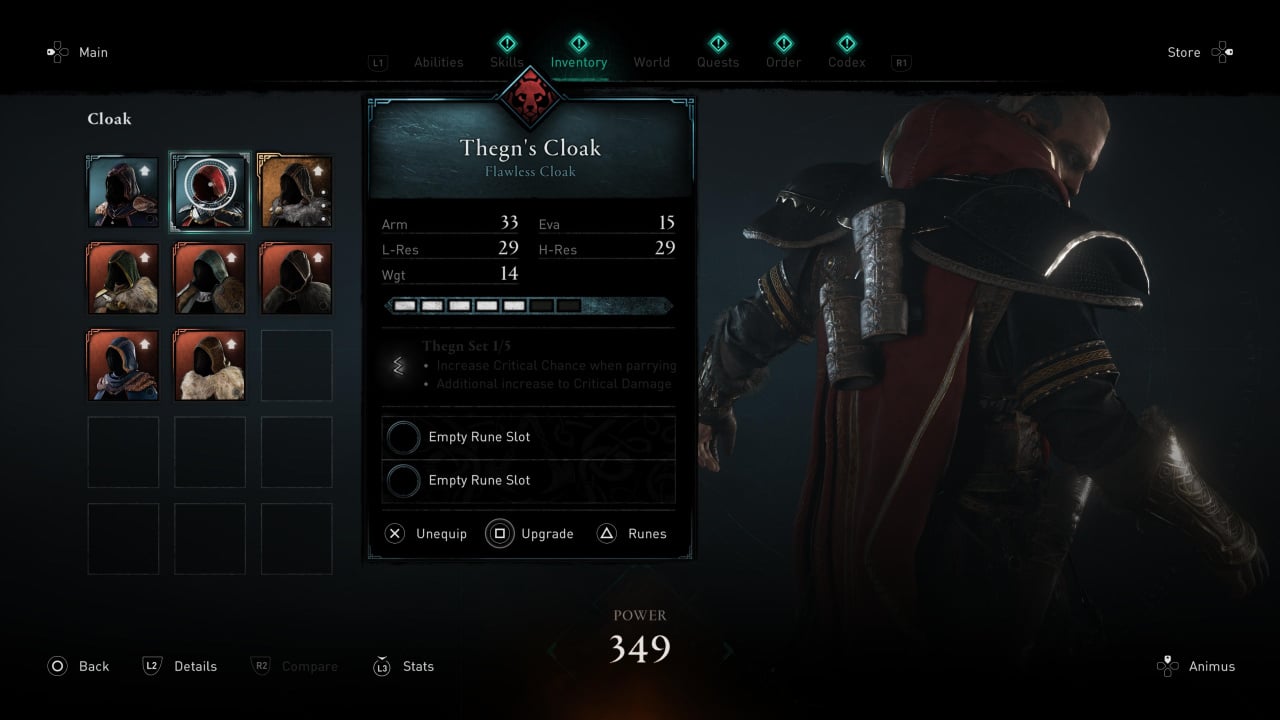
Task: Open the Skills tab
Action: click(507, 61)
